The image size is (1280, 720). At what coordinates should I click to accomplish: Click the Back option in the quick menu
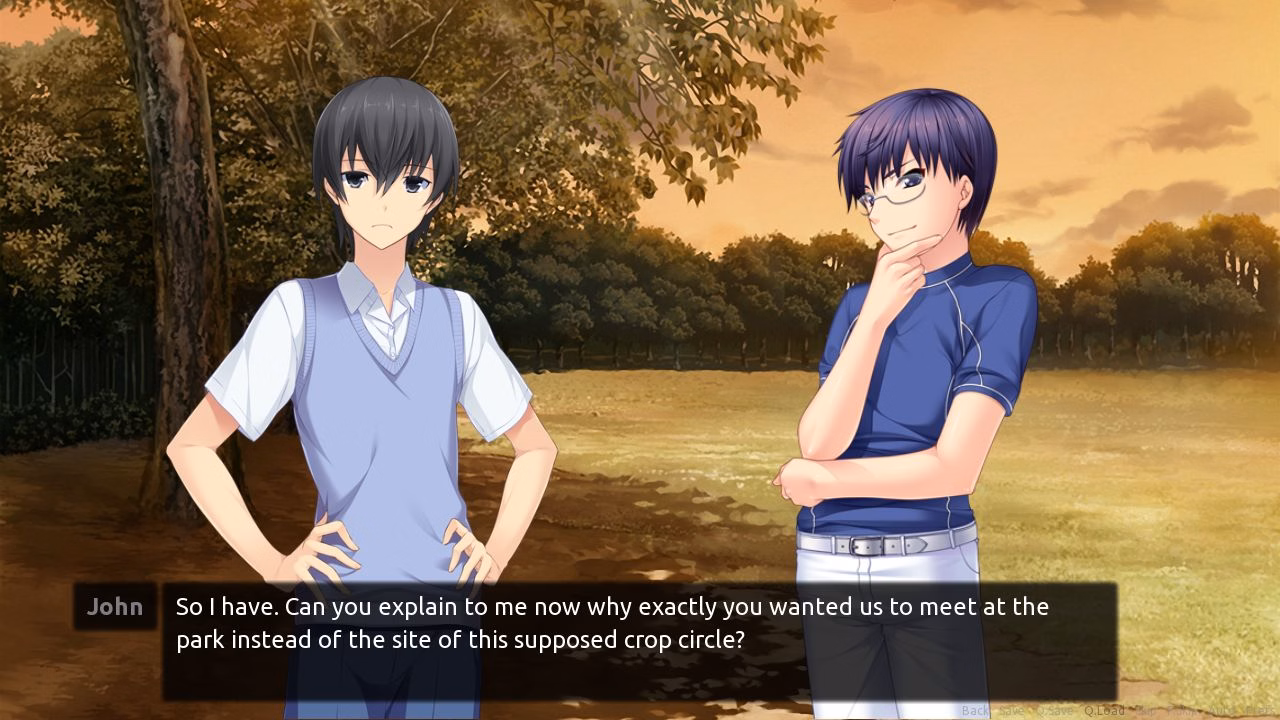[975, 709]
